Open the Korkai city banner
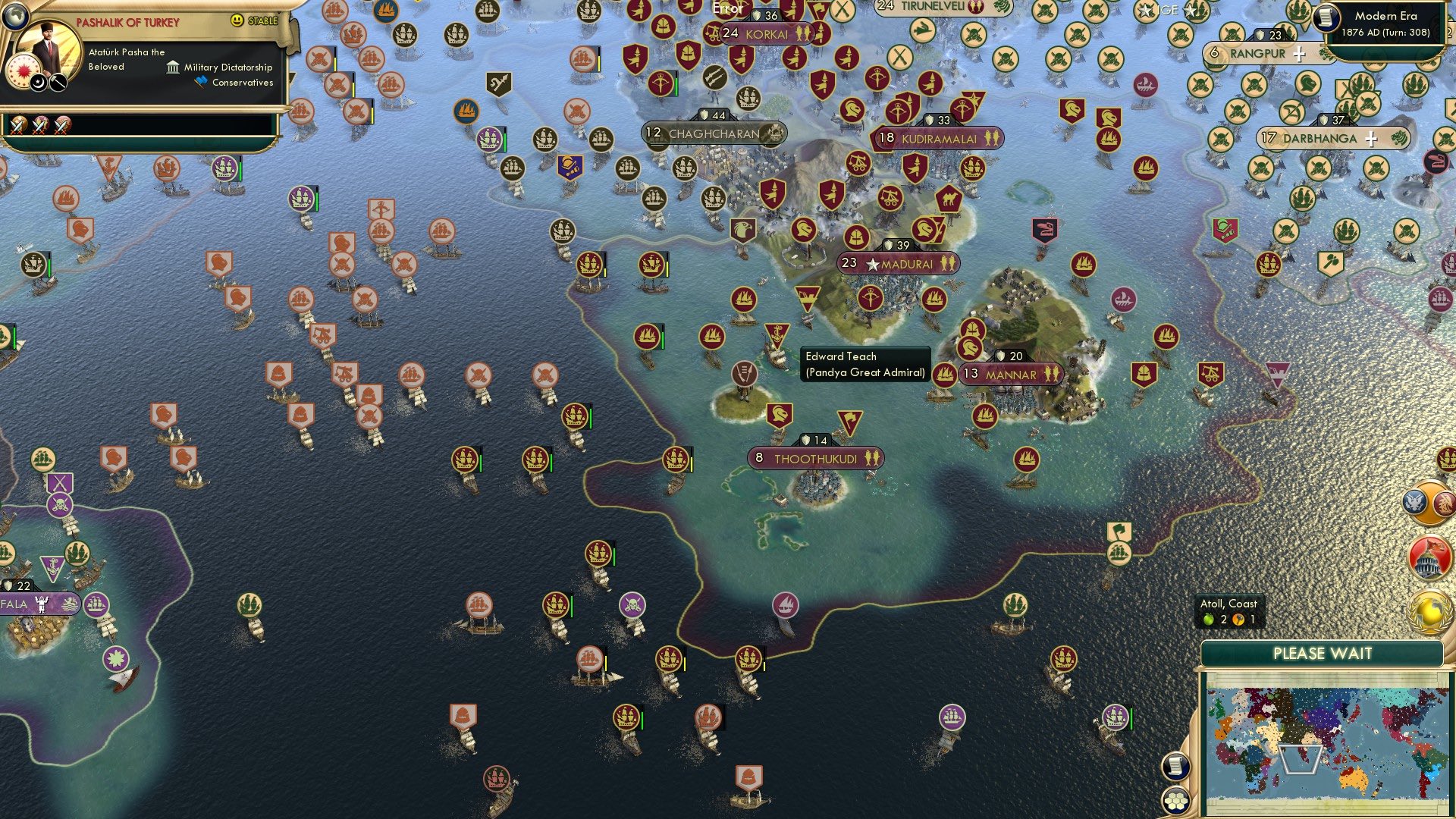This screenshot has width=1456, height=819. pyautogui.click(x=766, y=34)
